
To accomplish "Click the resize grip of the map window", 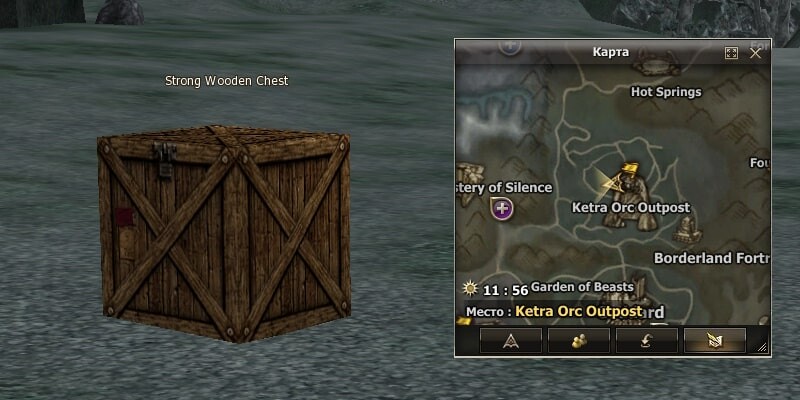I will 763,347.
